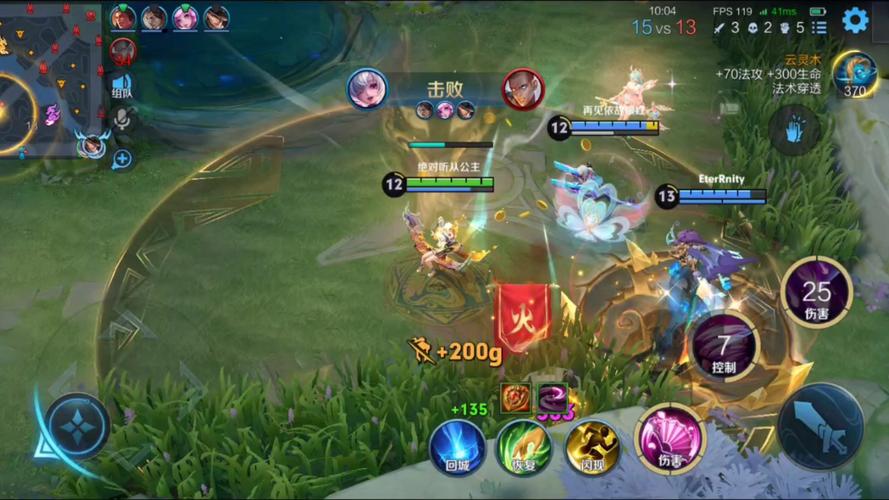
Task: Tap the 伤害 skill on cooldown 25
Action: [x=816, y=292]
